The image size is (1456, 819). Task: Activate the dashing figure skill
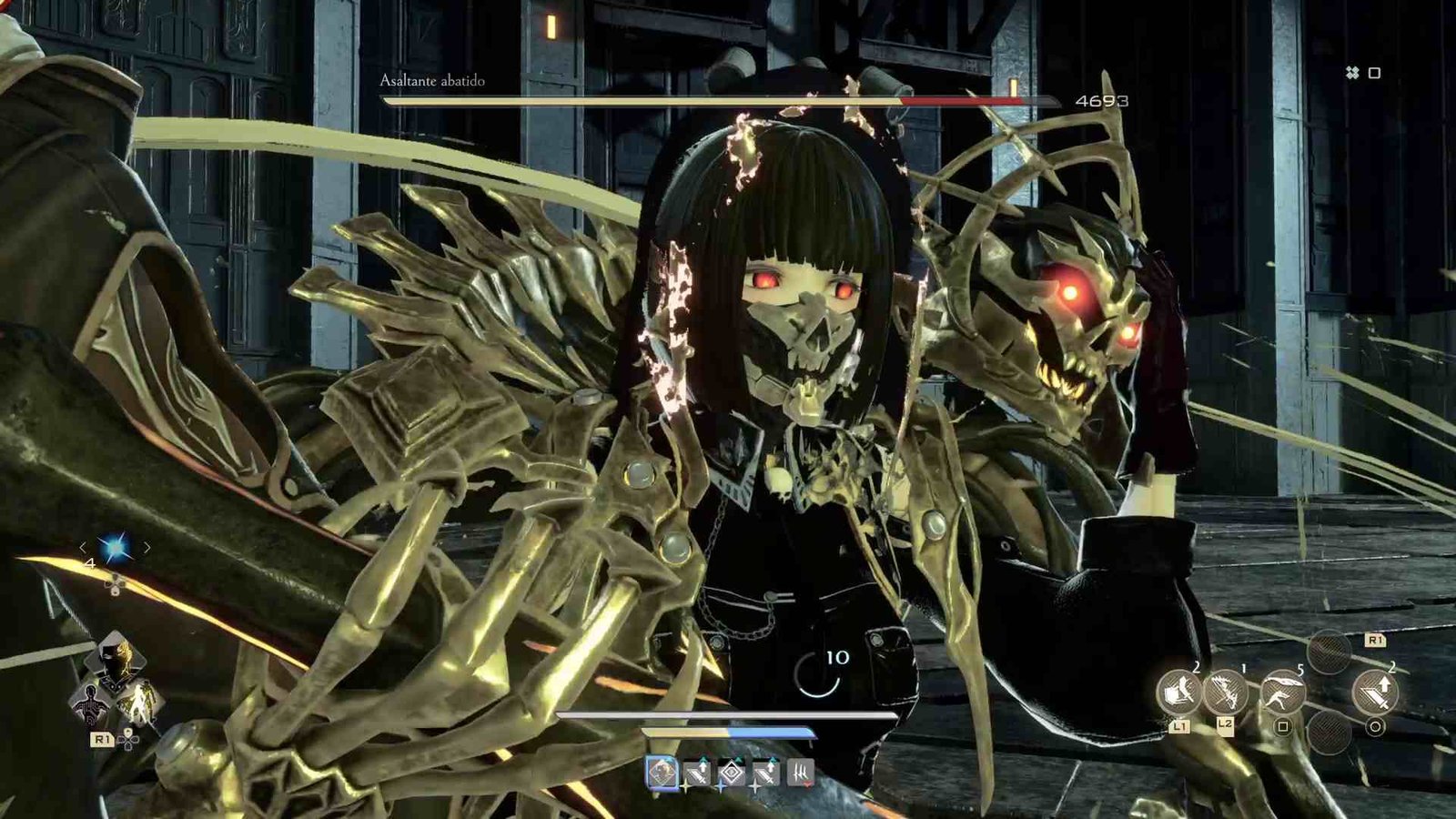1282,693
